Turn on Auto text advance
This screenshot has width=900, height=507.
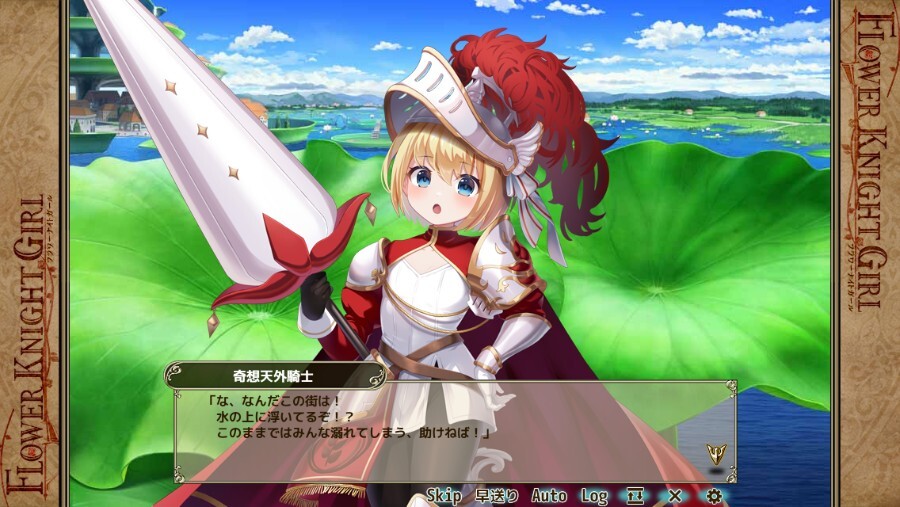(549, 496)
